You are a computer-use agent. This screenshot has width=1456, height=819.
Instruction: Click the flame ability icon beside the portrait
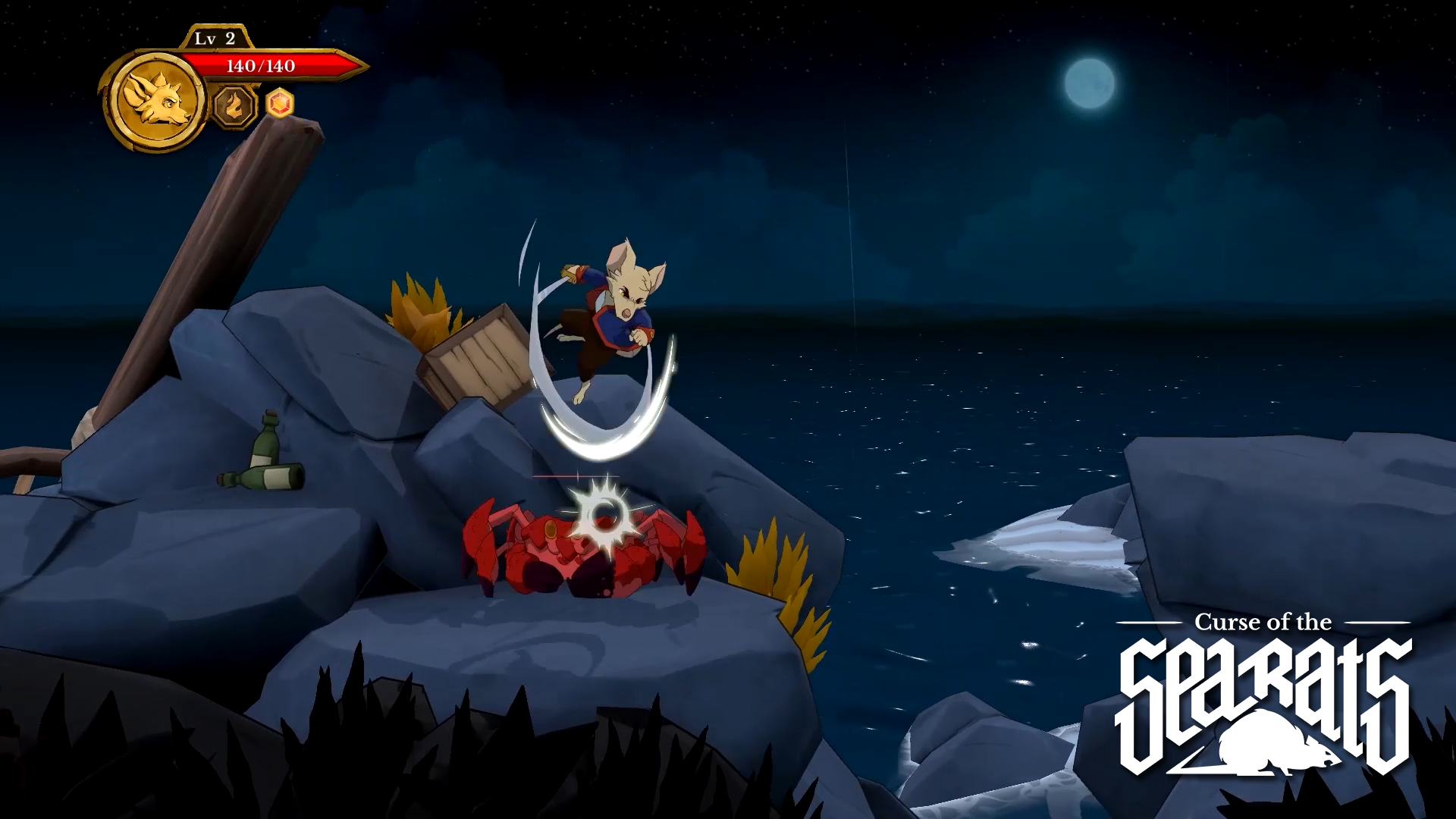[234, 106]
